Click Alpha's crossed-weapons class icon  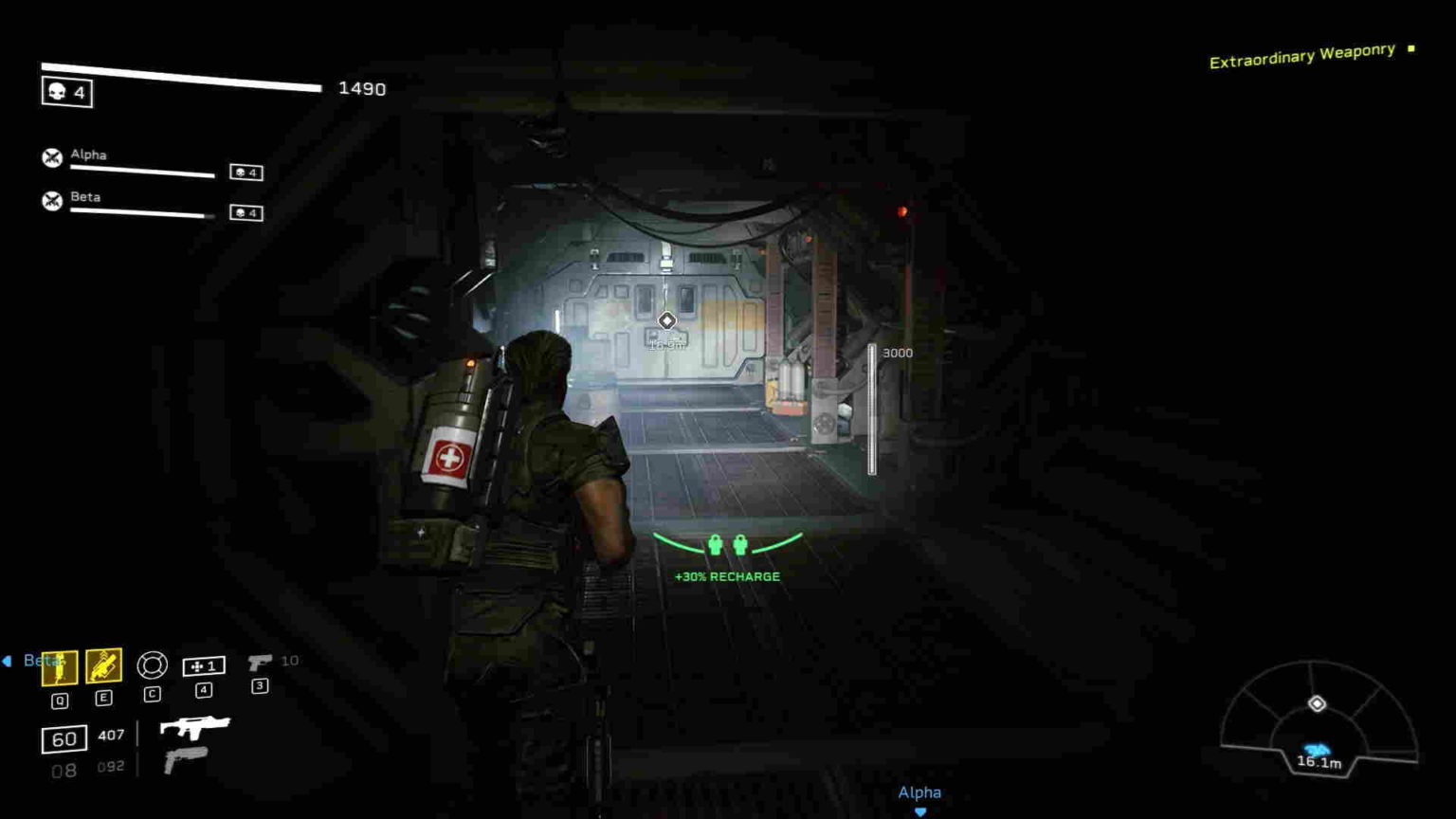coord(50,156)
